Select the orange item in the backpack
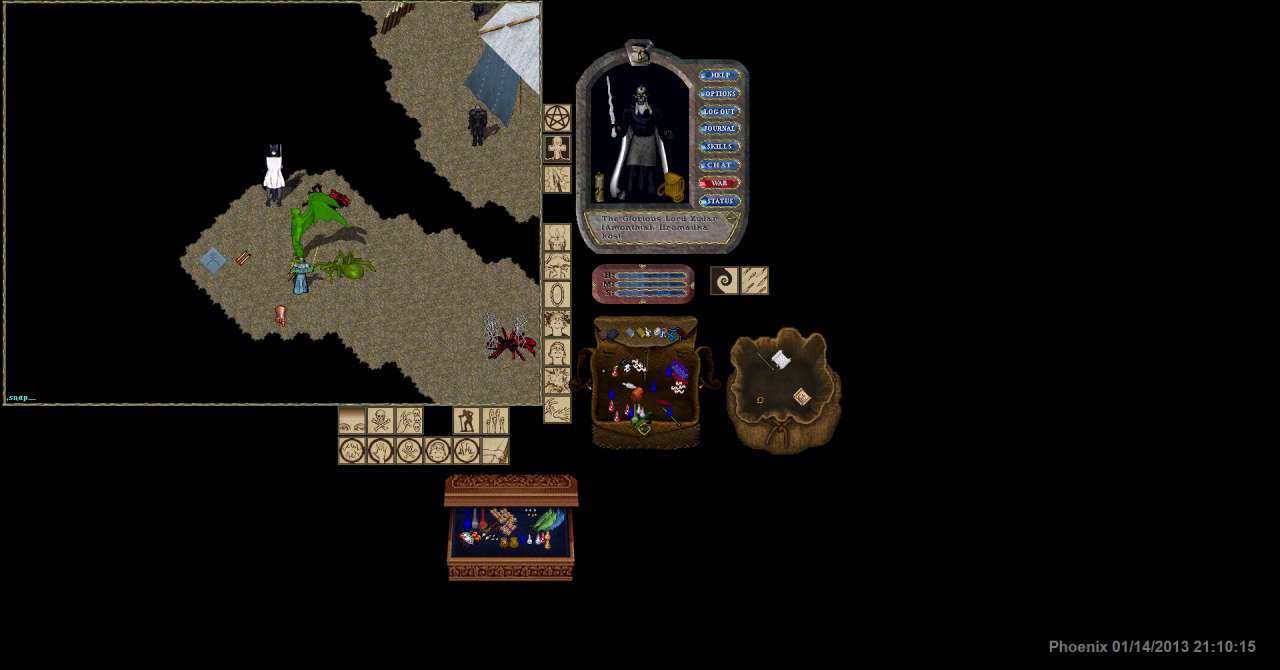Image resolution: width=1280 pixels, height=670 pixels. coord(637,394)
